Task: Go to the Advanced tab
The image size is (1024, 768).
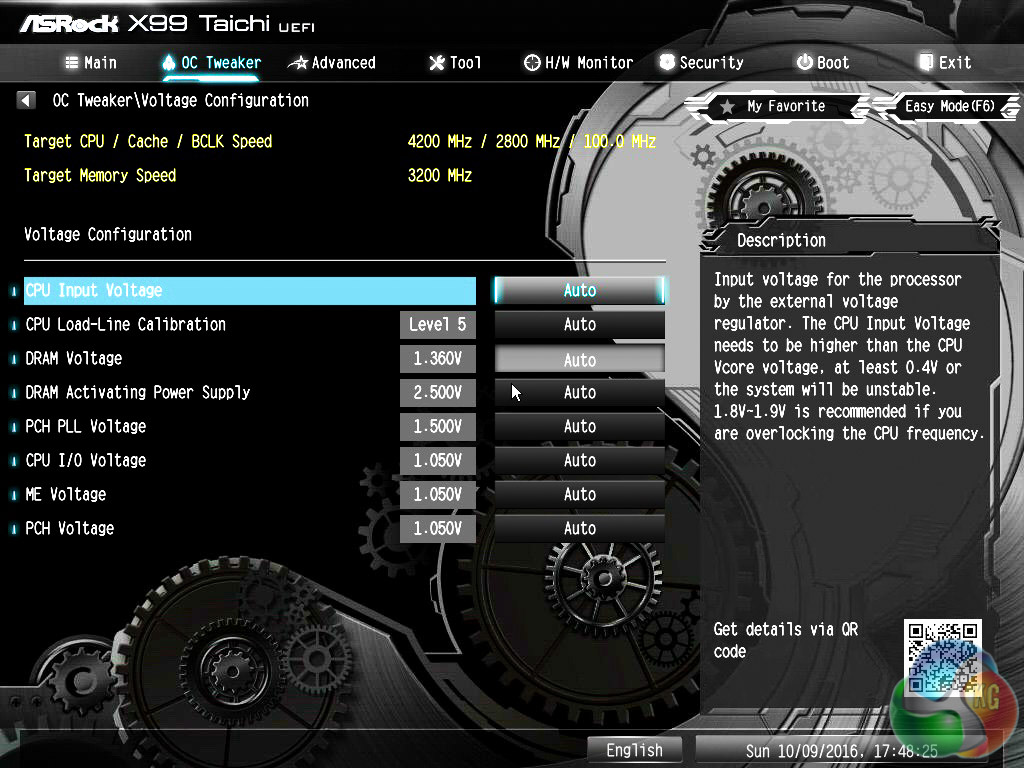Action: pyautogui.click(x=332, y=62)
